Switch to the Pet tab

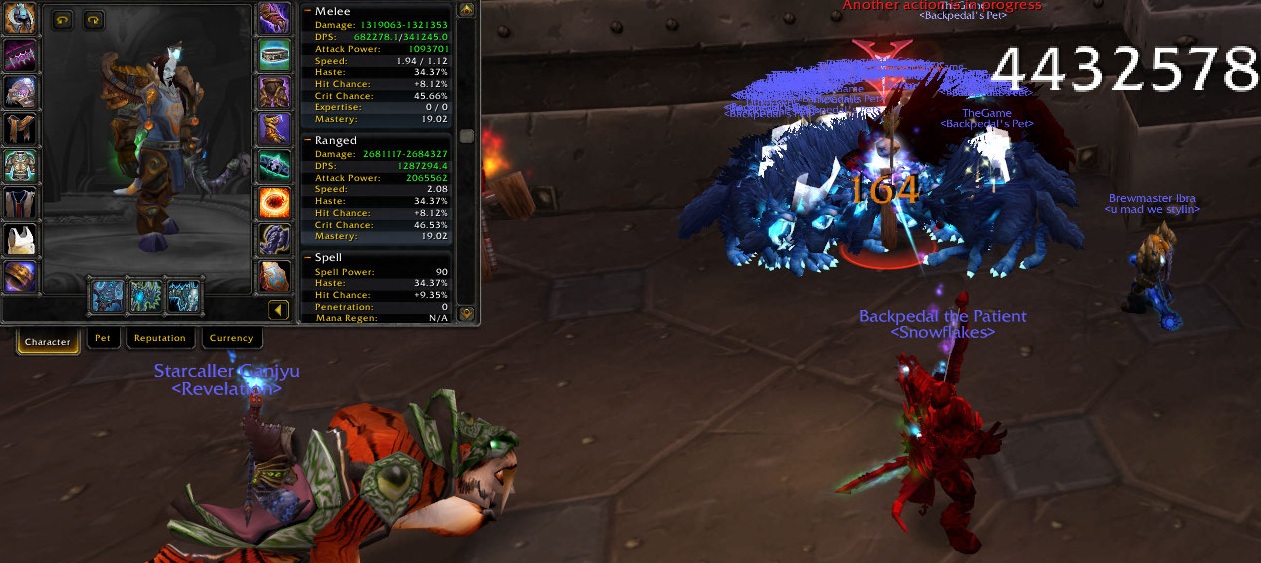pos(102,339)
